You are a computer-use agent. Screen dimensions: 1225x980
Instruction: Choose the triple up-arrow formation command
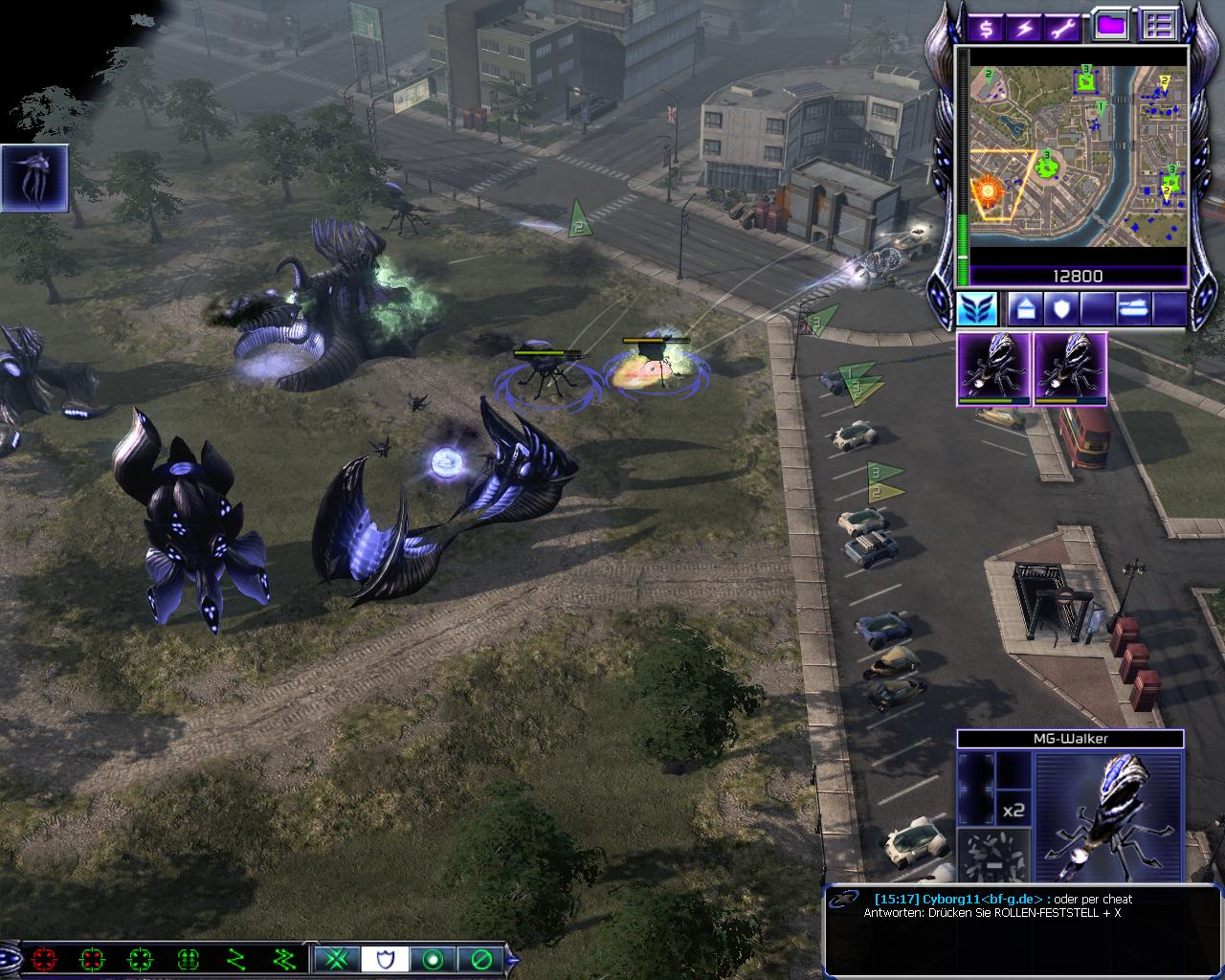coord(188,958)
